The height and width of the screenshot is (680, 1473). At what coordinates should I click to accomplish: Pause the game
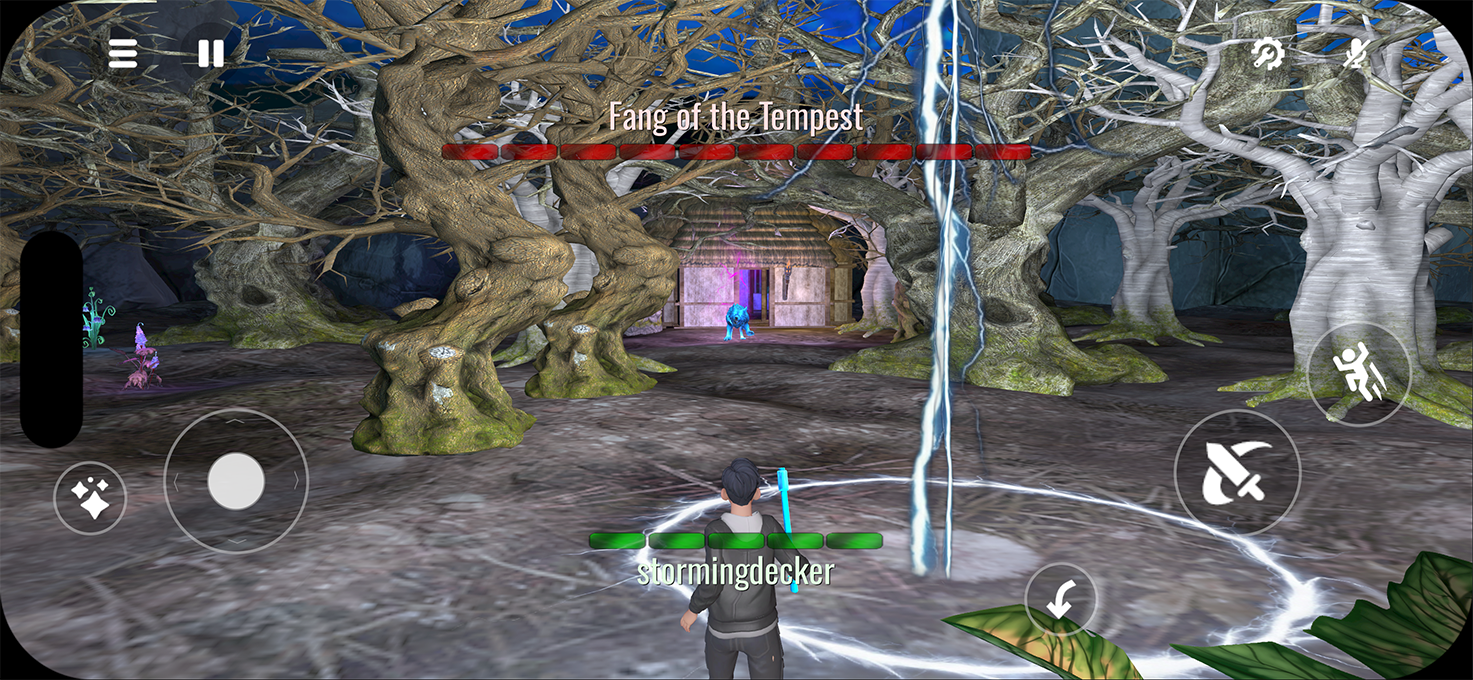pos(211,54)
